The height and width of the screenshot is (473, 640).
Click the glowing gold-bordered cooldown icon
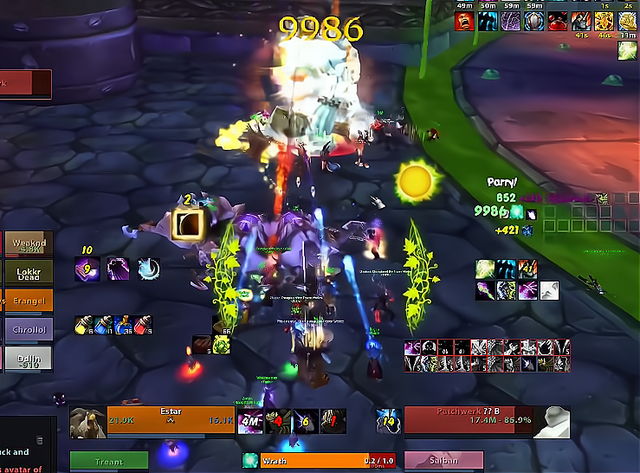(188, 224)
